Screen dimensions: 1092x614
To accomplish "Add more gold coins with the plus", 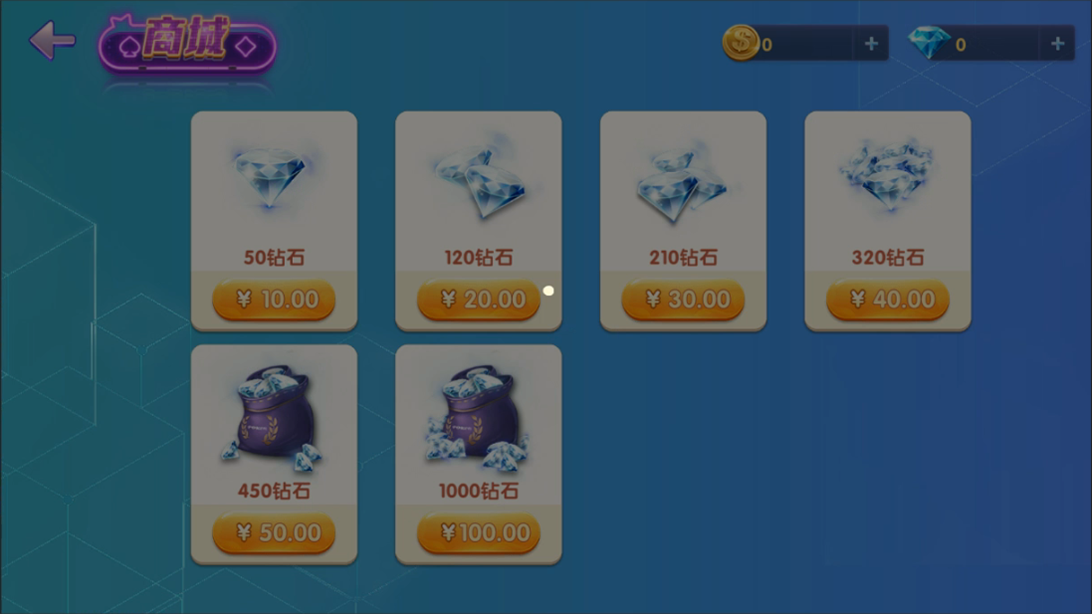I will click(x=871, y=43).
